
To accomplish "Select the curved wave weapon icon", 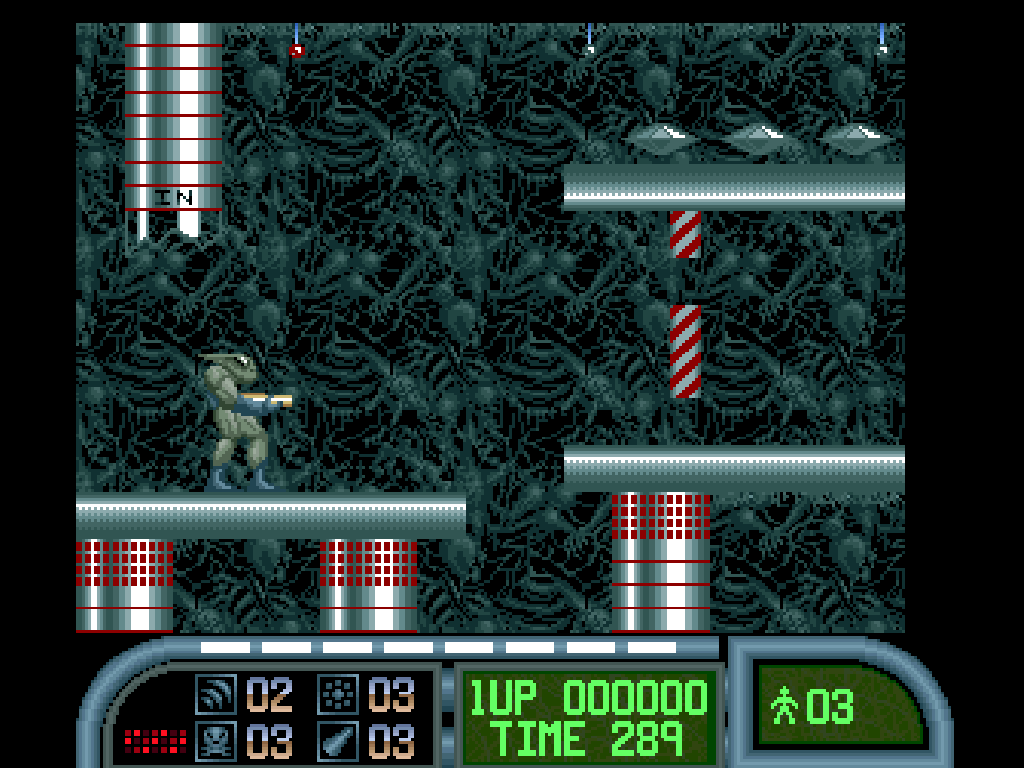I will (215, 692).
